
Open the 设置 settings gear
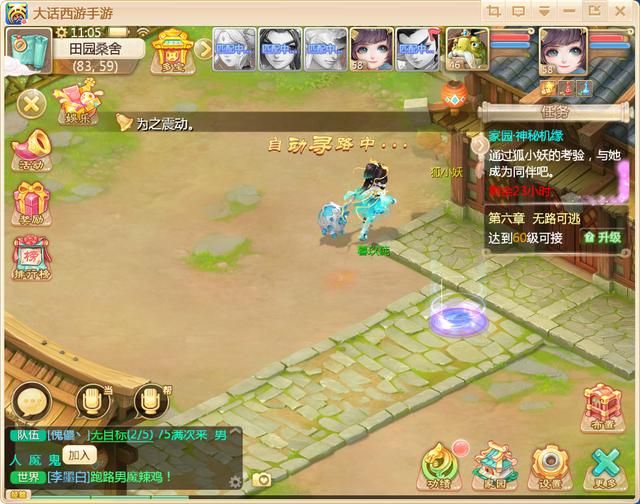tap(549, 464)
